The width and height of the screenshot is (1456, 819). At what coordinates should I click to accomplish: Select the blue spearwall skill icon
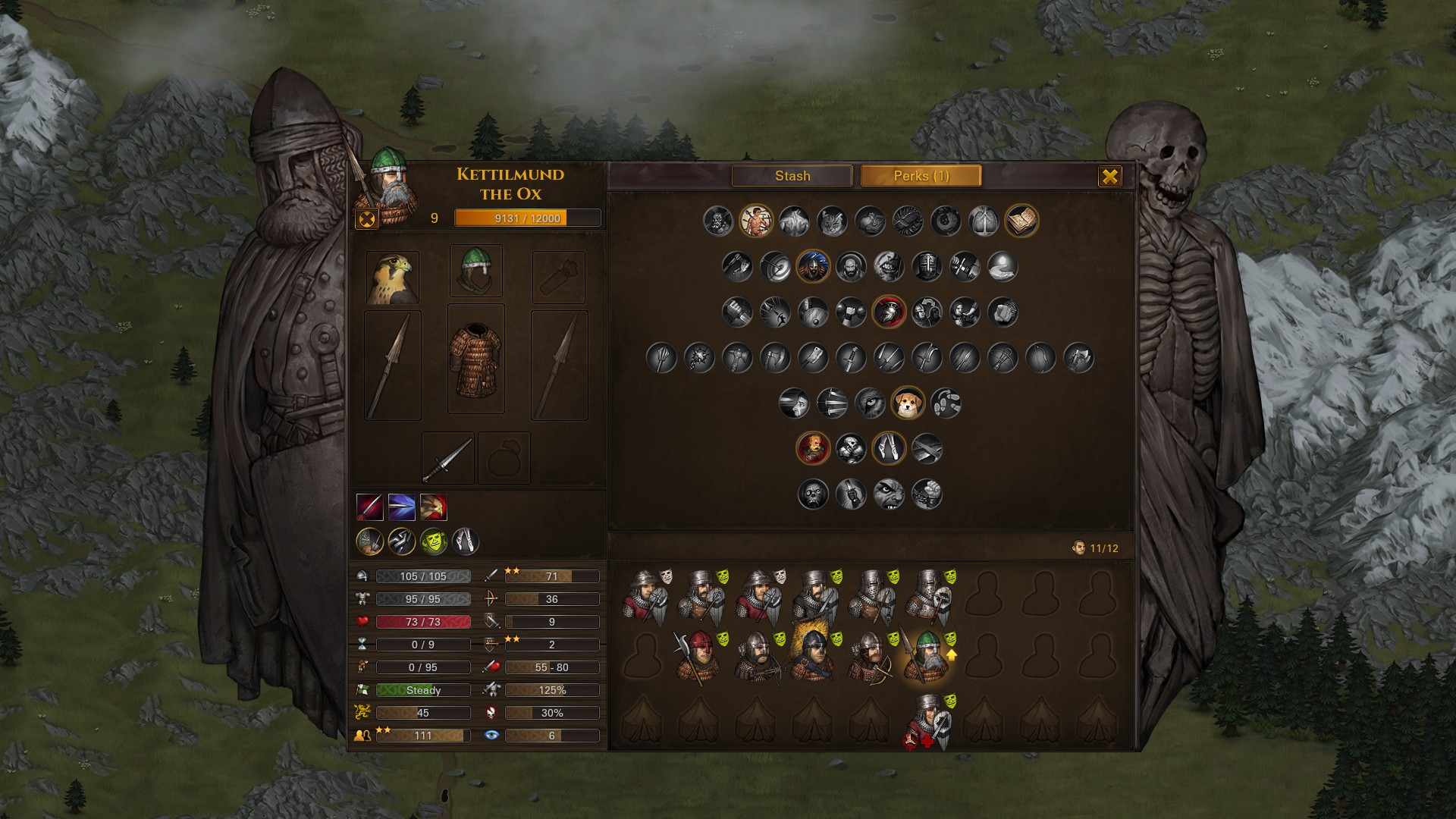click(401, 507)
